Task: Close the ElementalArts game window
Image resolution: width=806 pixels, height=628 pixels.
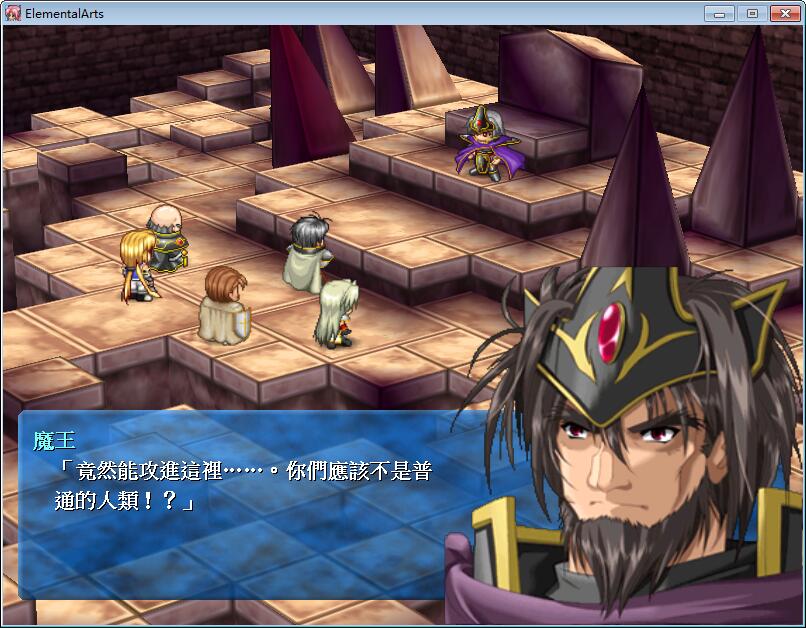Action: (784, 13)
